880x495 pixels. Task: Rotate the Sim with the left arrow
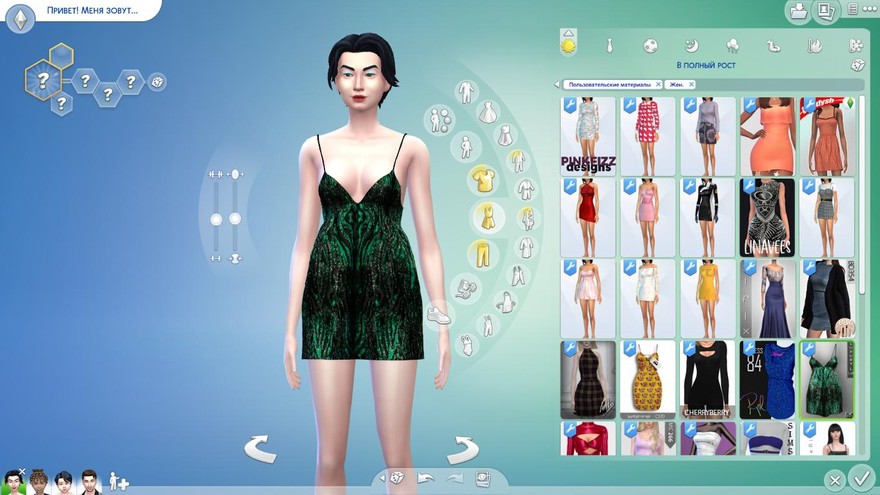pyautogui.click(x=260, y=449)
